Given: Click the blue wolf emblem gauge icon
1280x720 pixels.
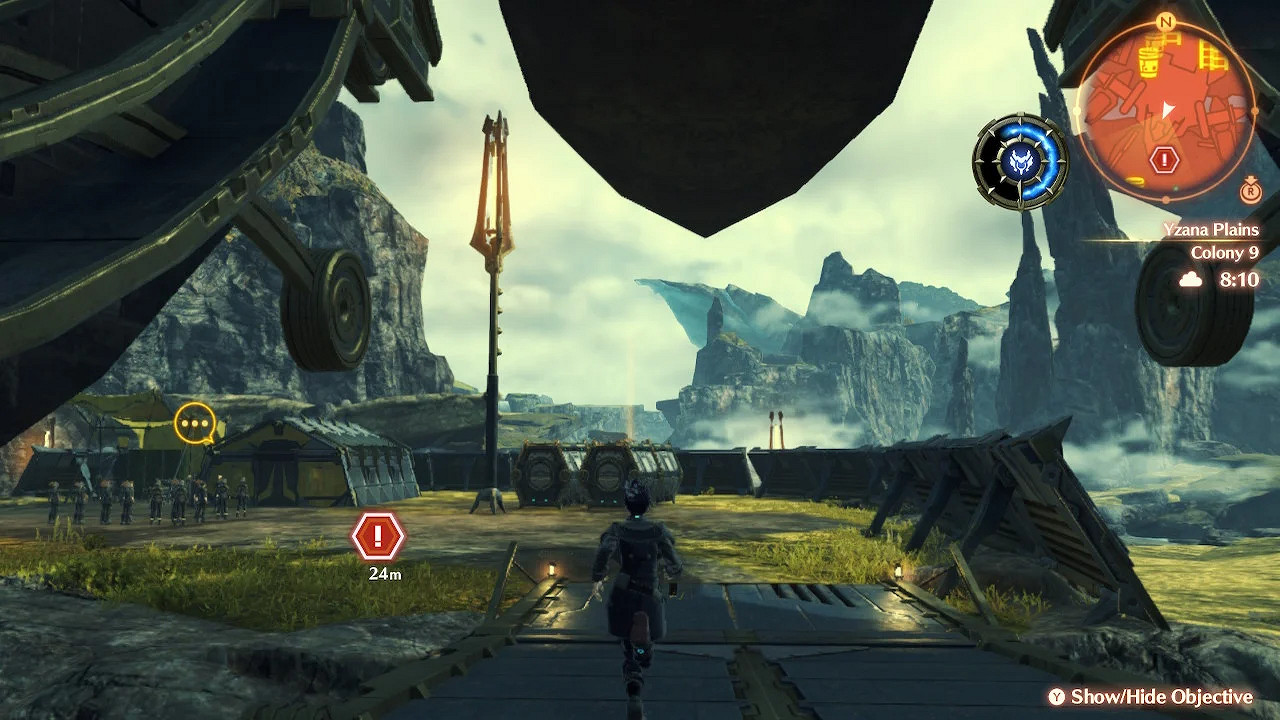Looking at the screenshot, I should click(1020, 161).
